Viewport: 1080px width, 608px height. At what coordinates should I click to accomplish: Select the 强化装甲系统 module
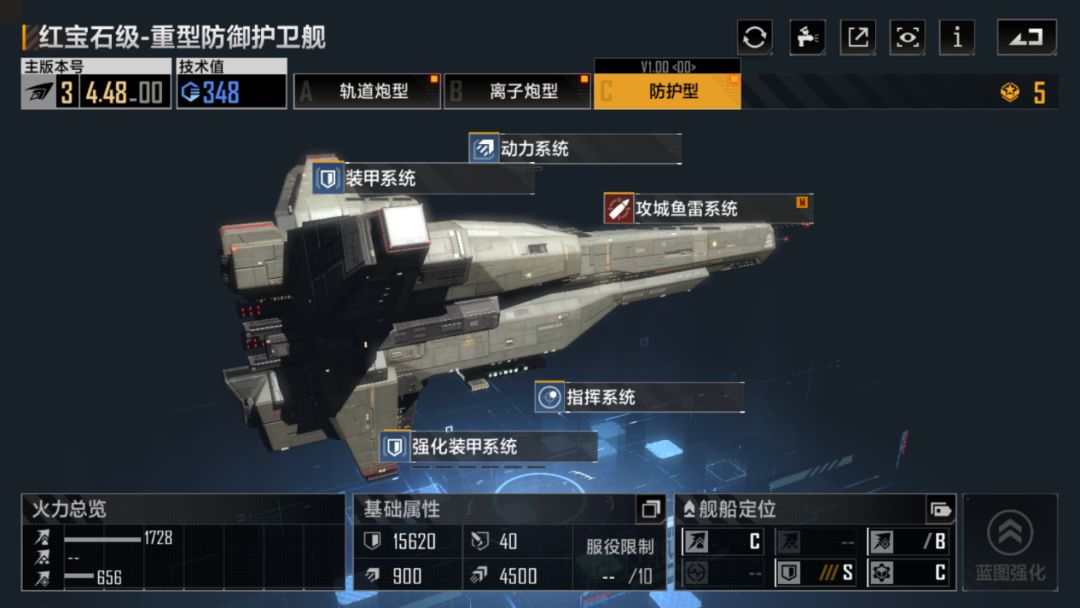tap(464, 447)
